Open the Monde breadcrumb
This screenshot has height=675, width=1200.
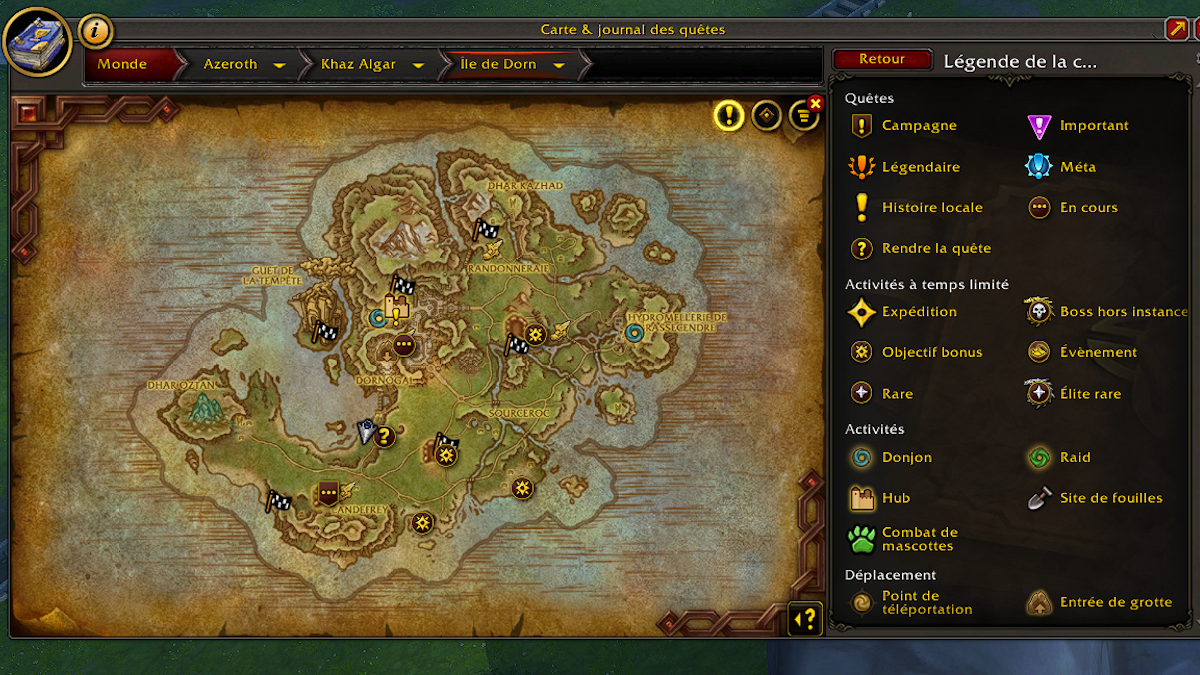point(122,64)
